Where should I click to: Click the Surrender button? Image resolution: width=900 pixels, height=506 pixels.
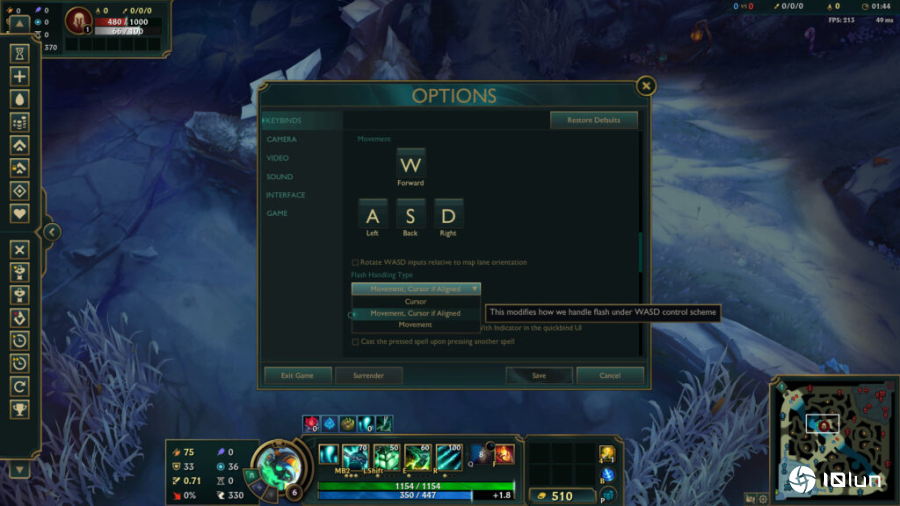coord(368,375)
